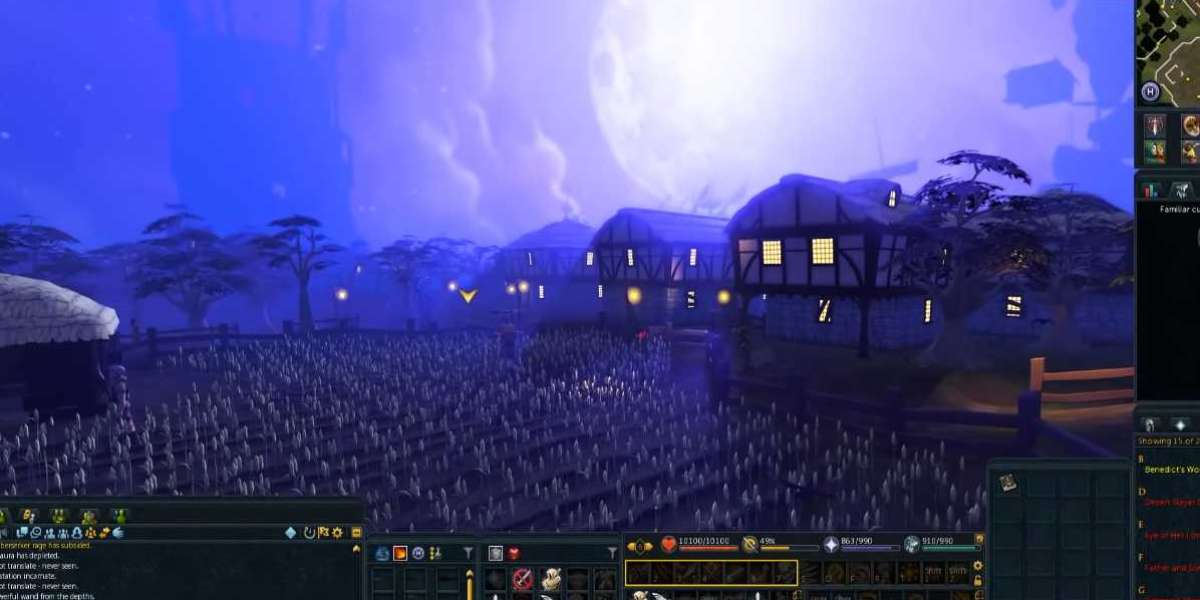Click the adrenaline crossed swords icon
The width and height of the screenshot is (1200, 600).
(749, 545)
